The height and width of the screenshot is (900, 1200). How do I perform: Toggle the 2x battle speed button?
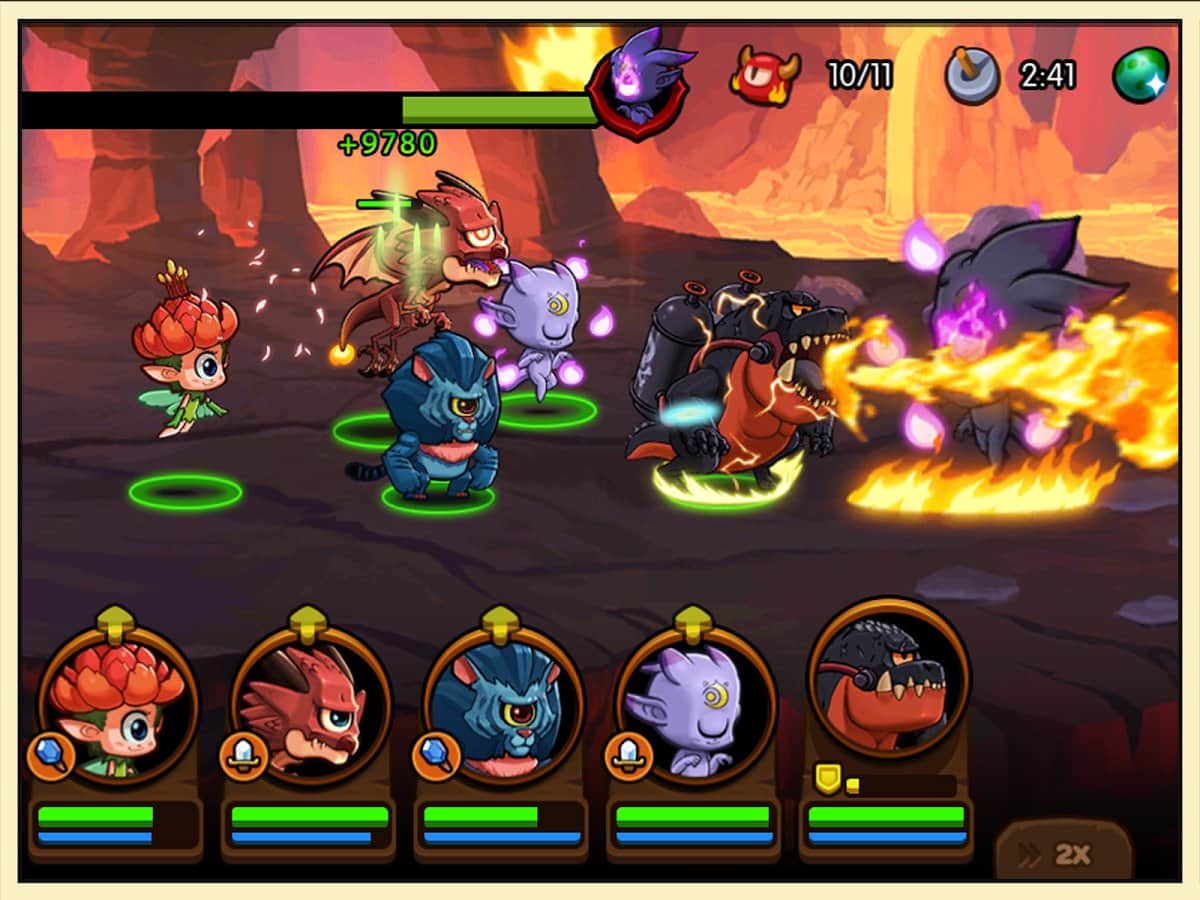(1064, 853)
